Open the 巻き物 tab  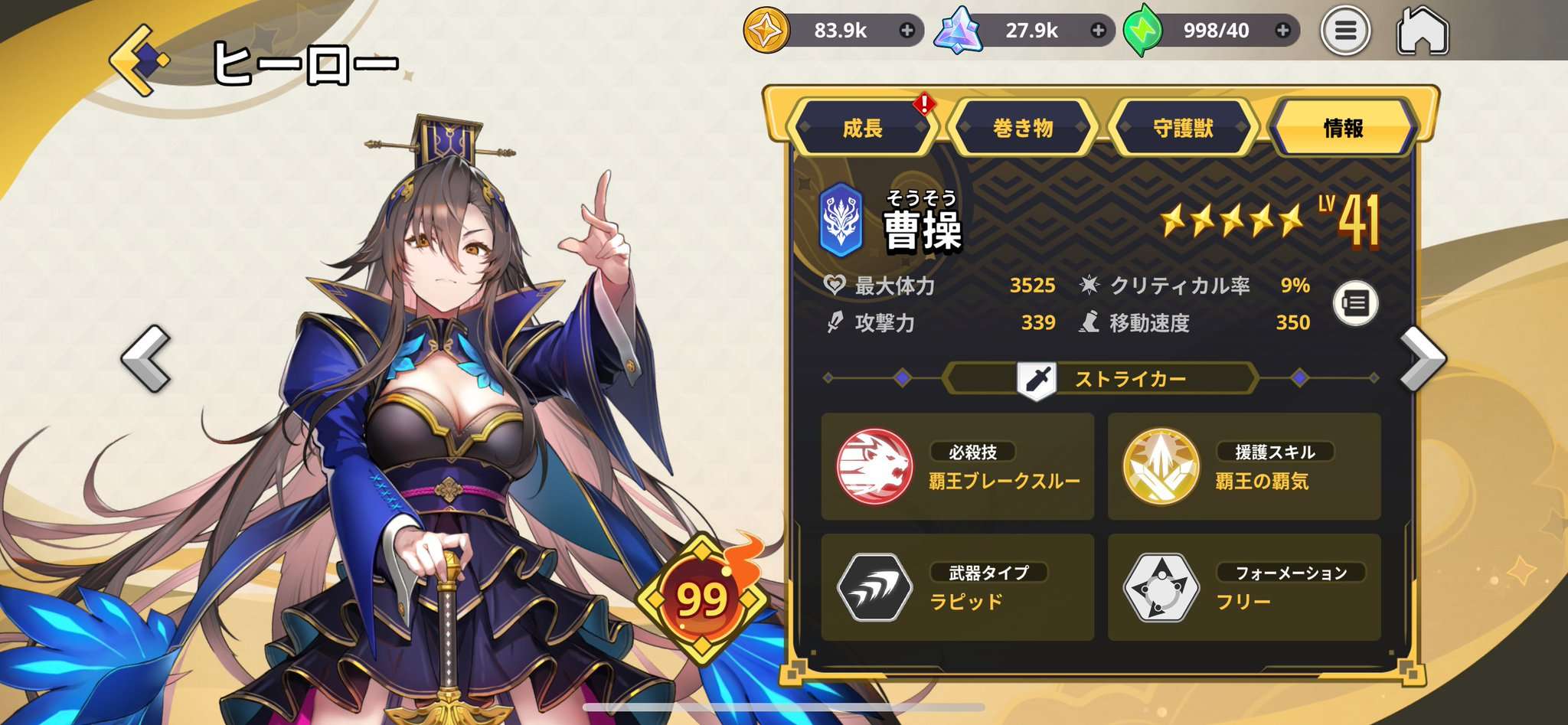click(1023, 128)
